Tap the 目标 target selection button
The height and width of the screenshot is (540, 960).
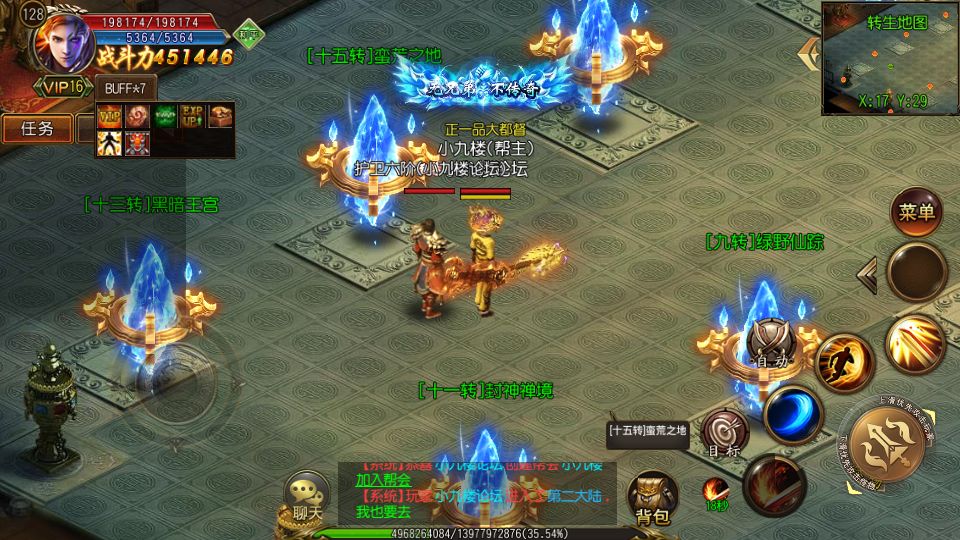click(x=725, y=434)
